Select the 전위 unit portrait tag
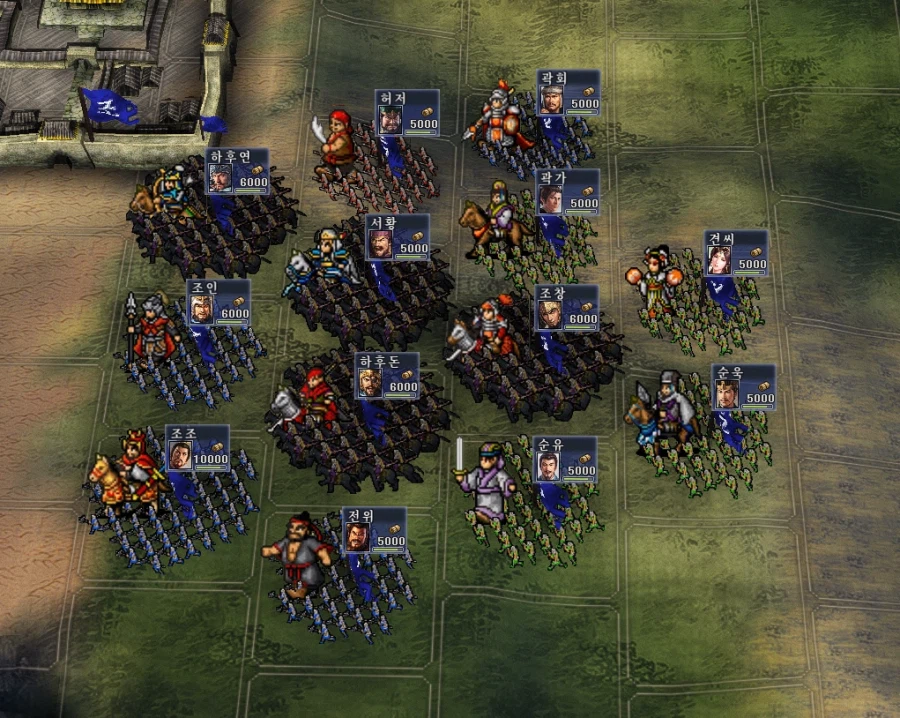Image resolution: width=900 pixels, height=718 pixels. click(374, 530)
